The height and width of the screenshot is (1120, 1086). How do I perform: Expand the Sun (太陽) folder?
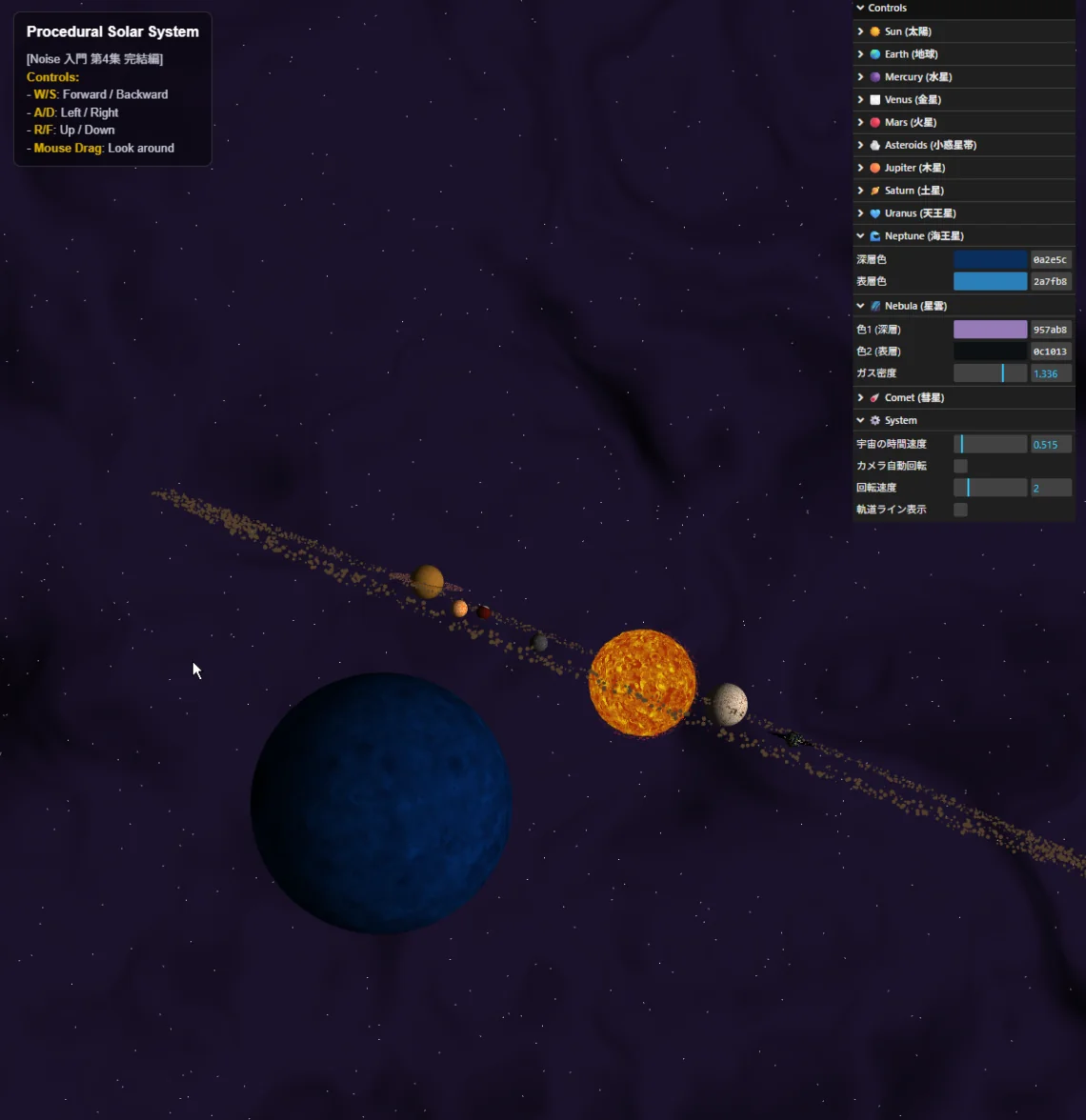907,31
